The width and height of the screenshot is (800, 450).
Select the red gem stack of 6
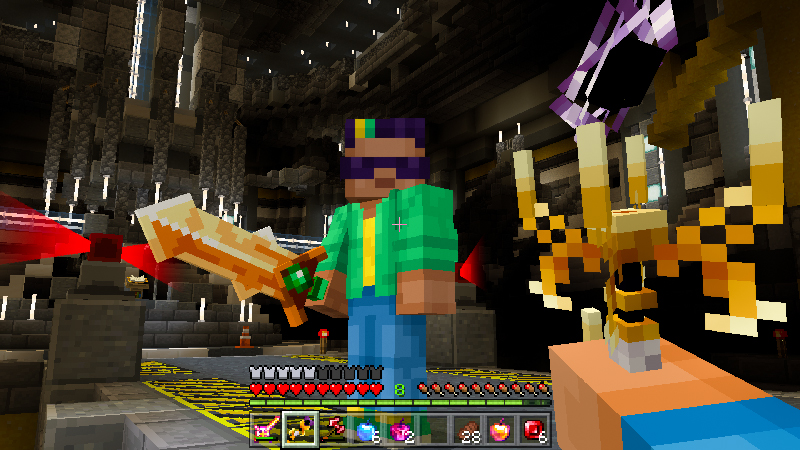point(536,429)
